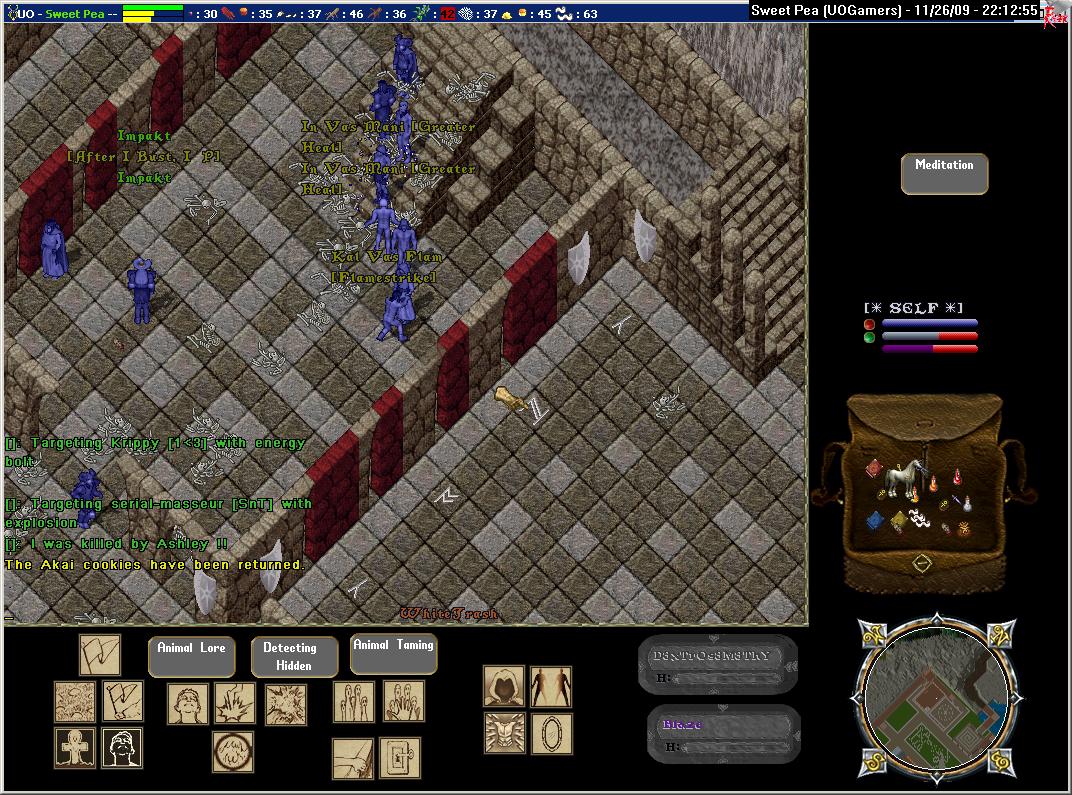Viewport: 1072px width, 795px height.
Task: Select the single scribbled scroll spell icon
Action: [x=100, y=656]
